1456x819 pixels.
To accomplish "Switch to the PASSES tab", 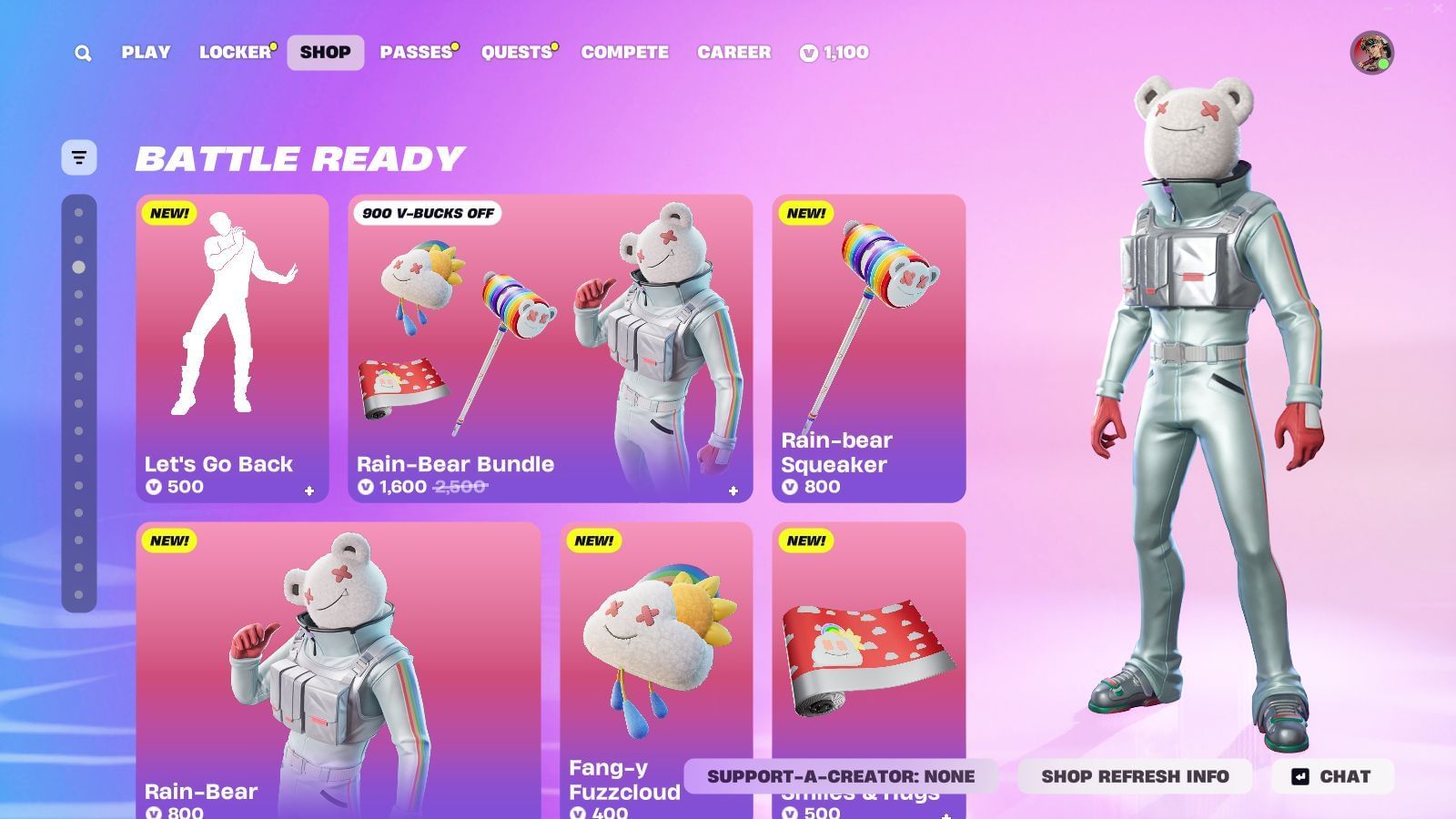I will [417, 52].
